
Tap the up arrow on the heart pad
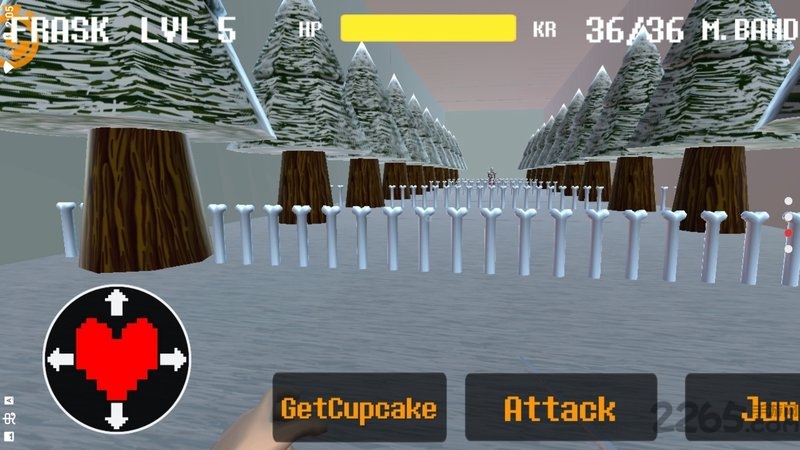click(117, 299)
